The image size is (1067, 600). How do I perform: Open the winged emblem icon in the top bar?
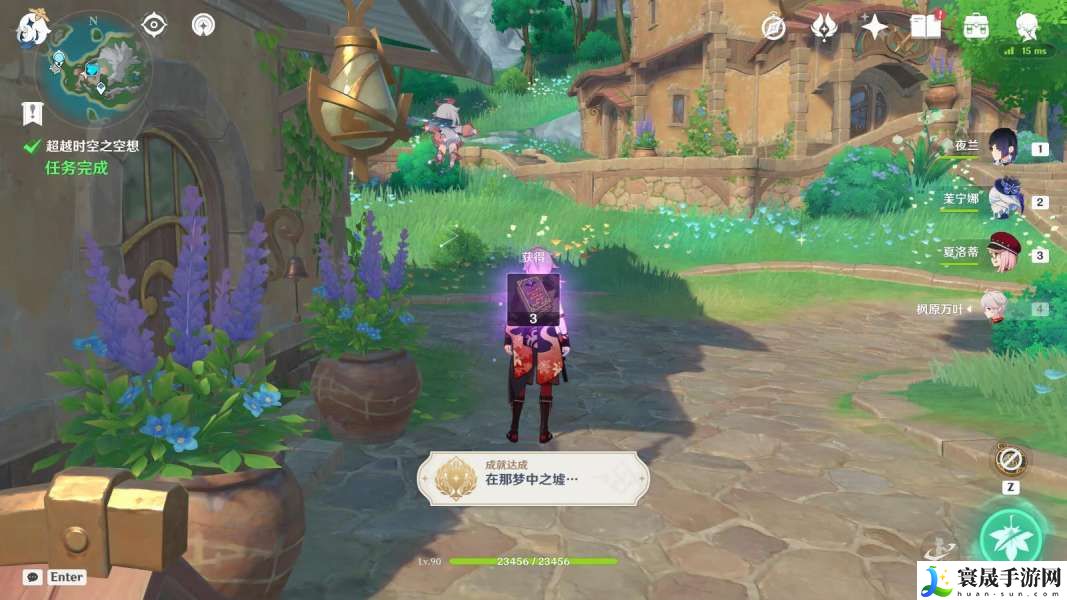pyautogui.click(x=824, y=27)
